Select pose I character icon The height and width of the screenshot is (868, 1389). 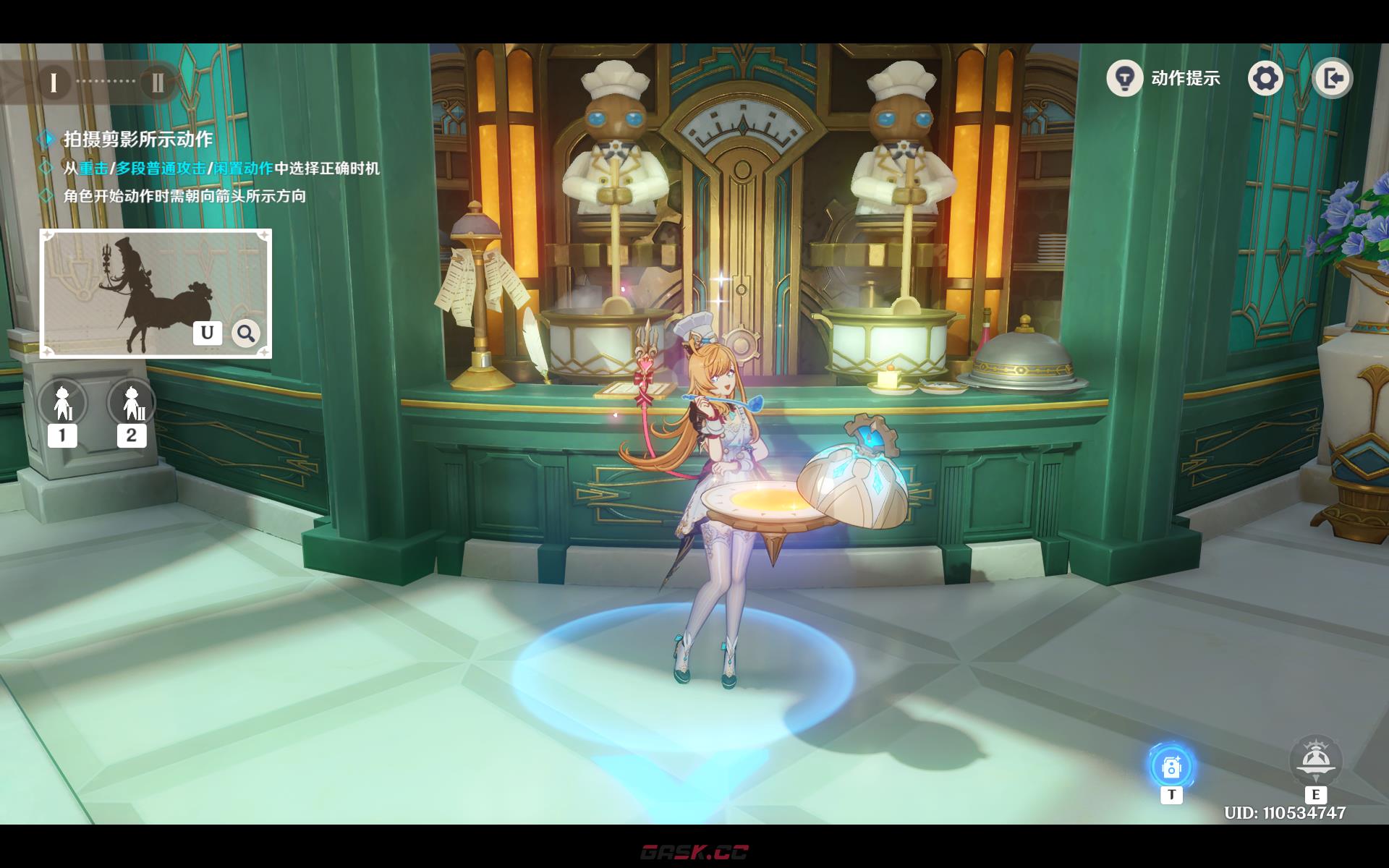point(62,402)
